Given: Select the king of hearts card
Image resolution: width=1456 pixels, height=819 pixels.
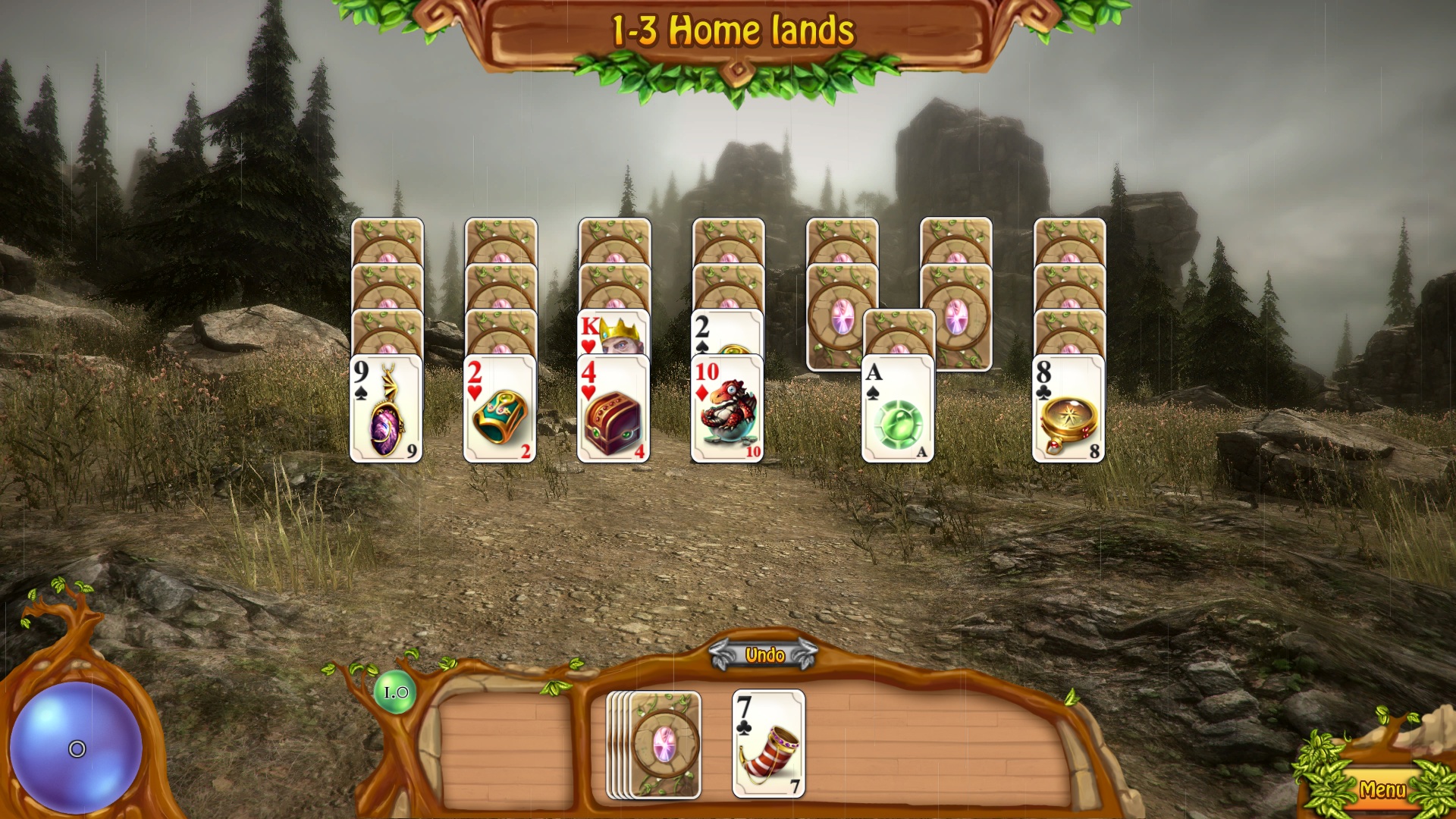Looking at the screenshot, I should [613, 332].
